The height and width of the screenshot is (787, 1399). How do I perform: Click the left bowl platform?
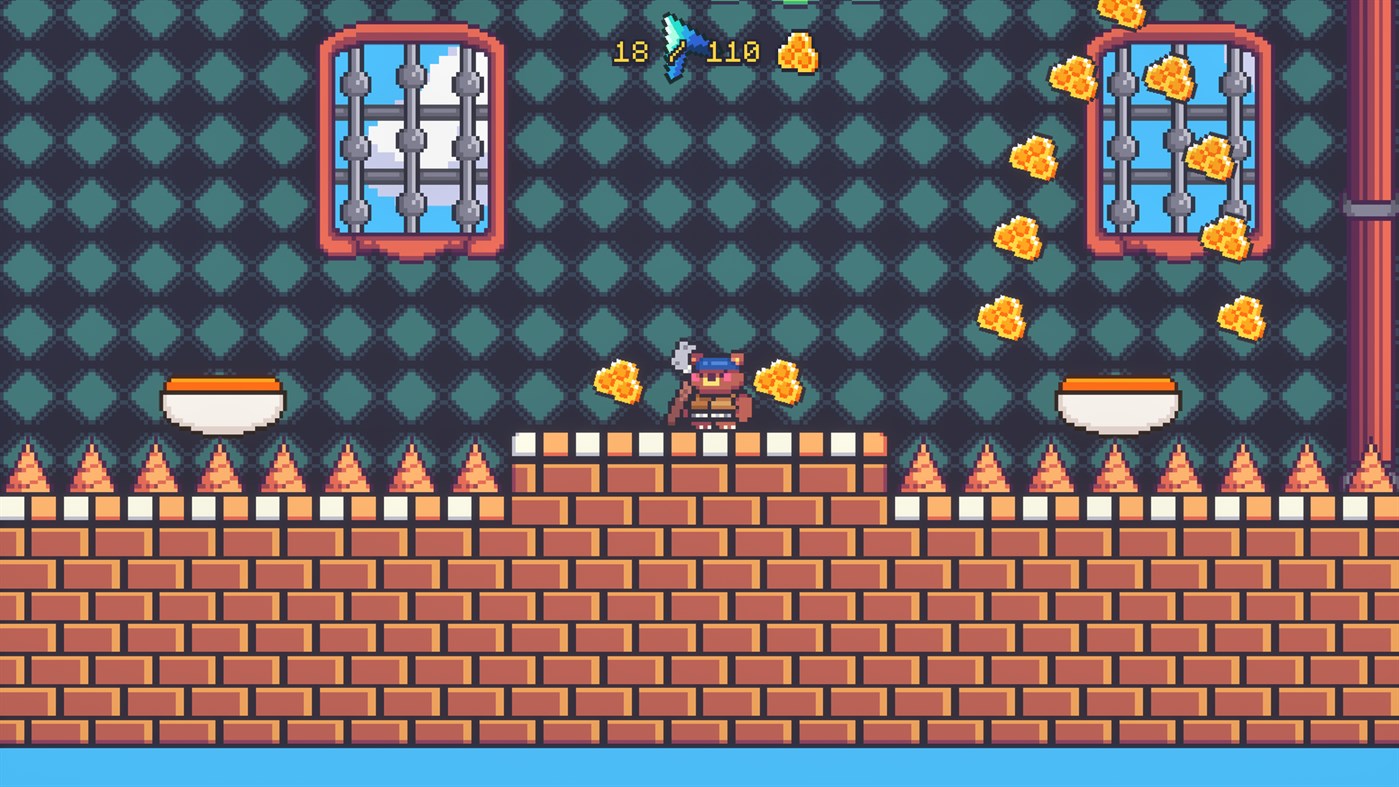[x=220, y=398]
